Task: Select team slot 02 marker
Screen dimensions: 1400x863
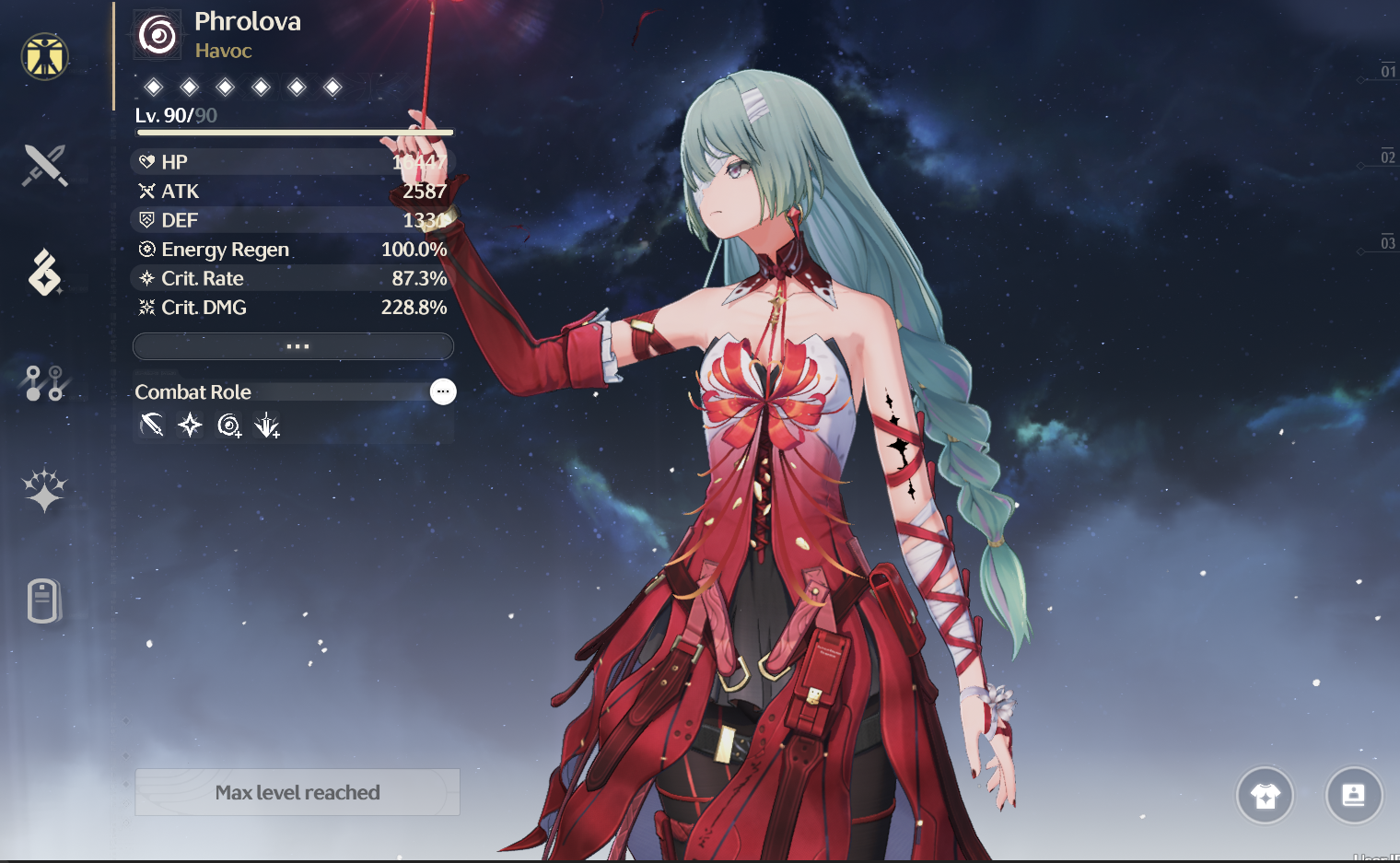Action: coord(1387,157)
